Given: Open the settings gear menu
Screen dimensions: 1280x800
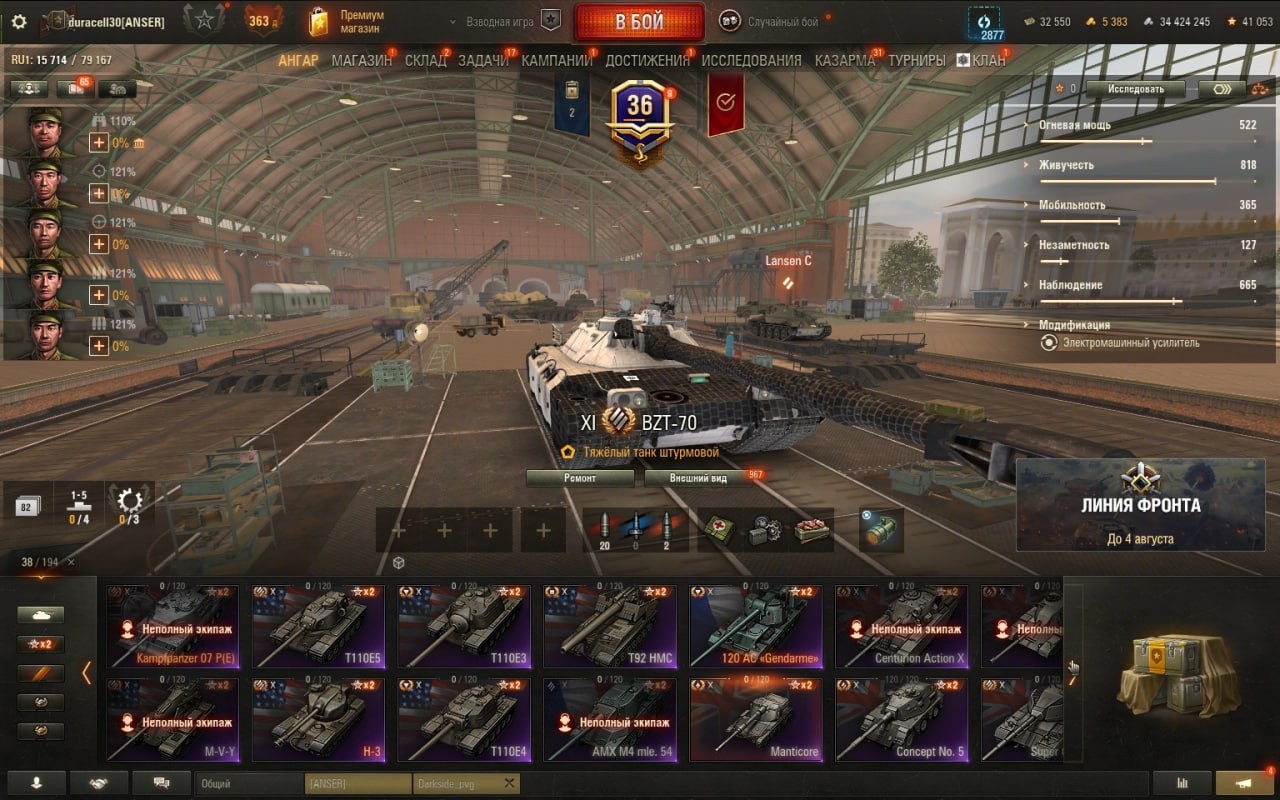Looking at the screenshot, I should (19, 21).
